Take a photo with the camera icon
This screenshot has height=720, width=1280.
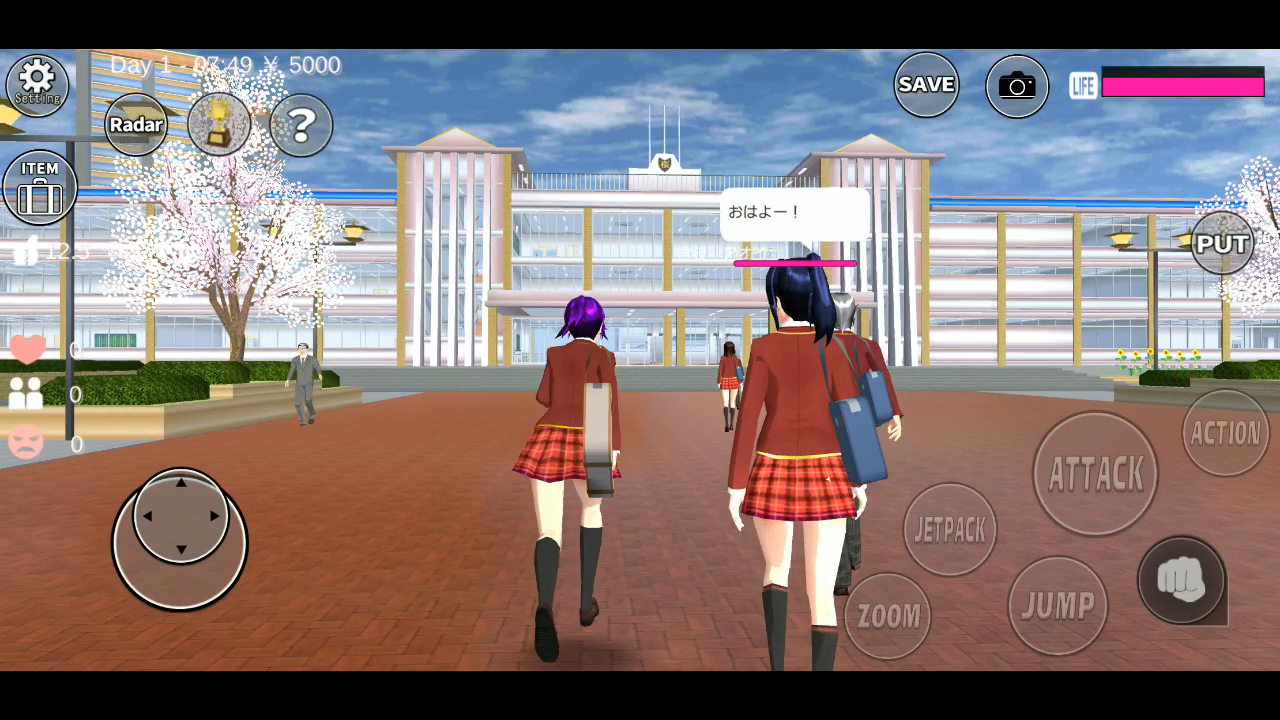[1016, 85]
